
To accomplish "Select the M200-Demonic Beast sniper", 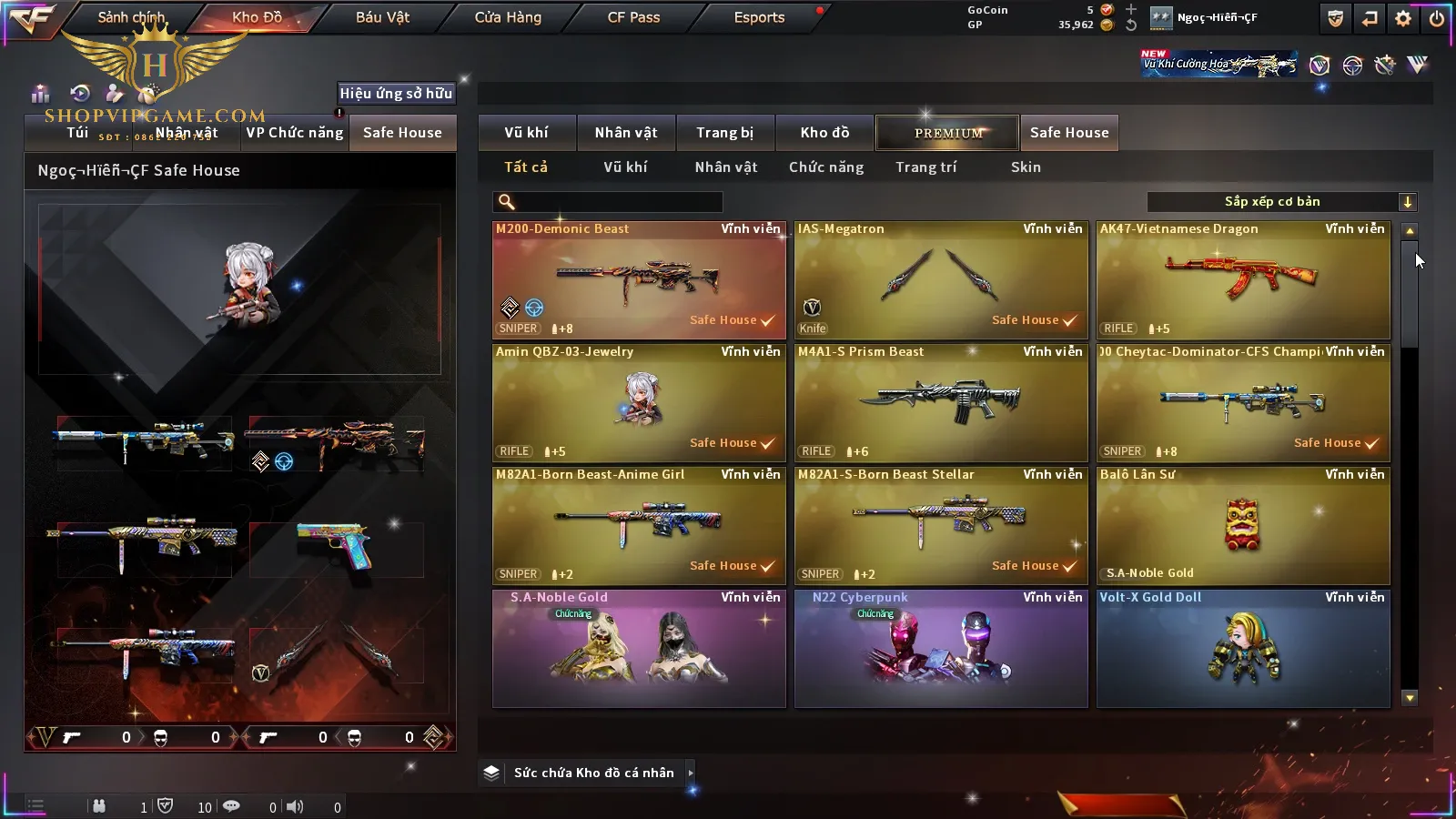I will pos(639,280).
